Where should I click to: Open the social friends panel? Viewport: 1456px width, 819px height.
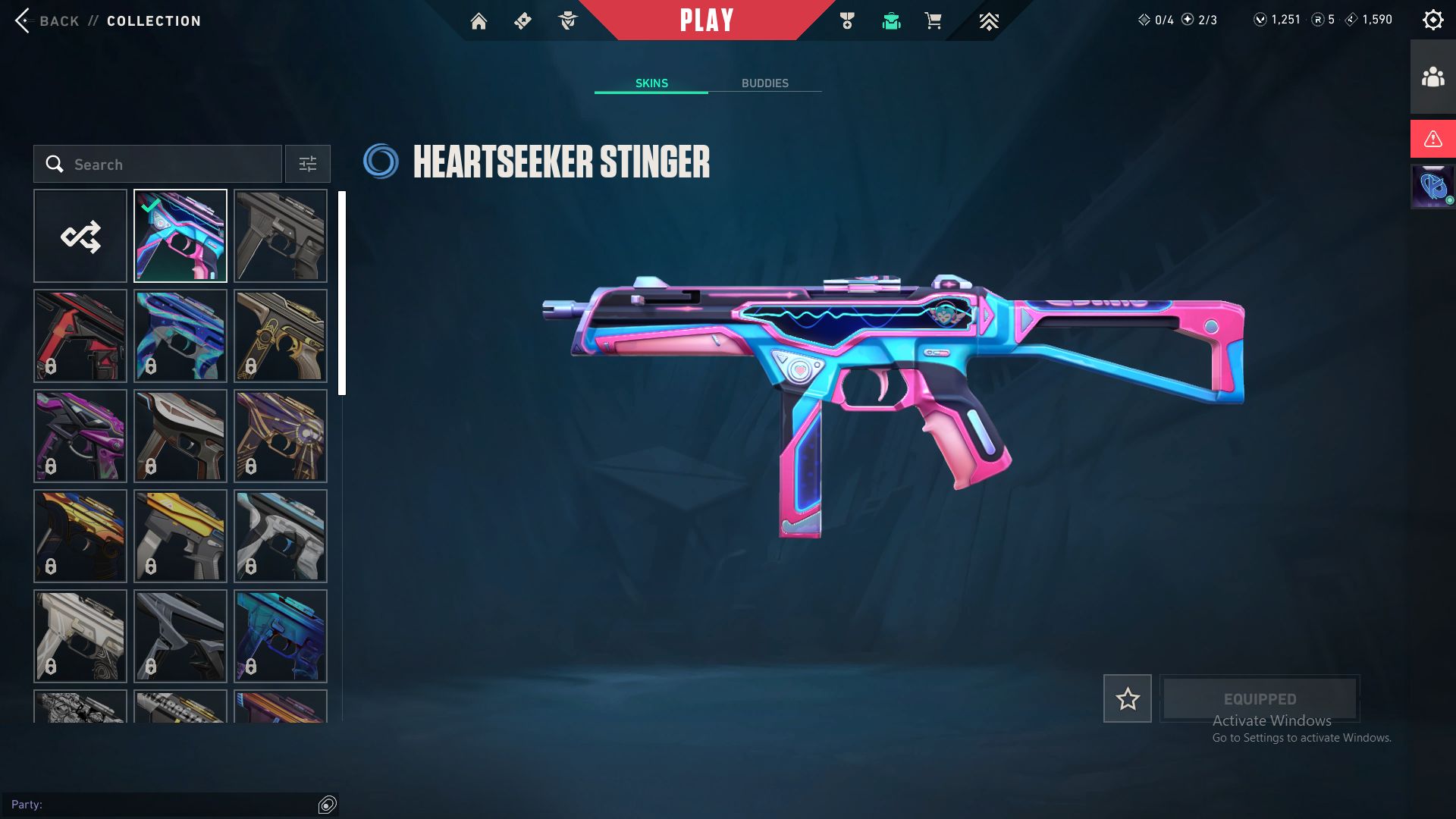(1432, 77)
